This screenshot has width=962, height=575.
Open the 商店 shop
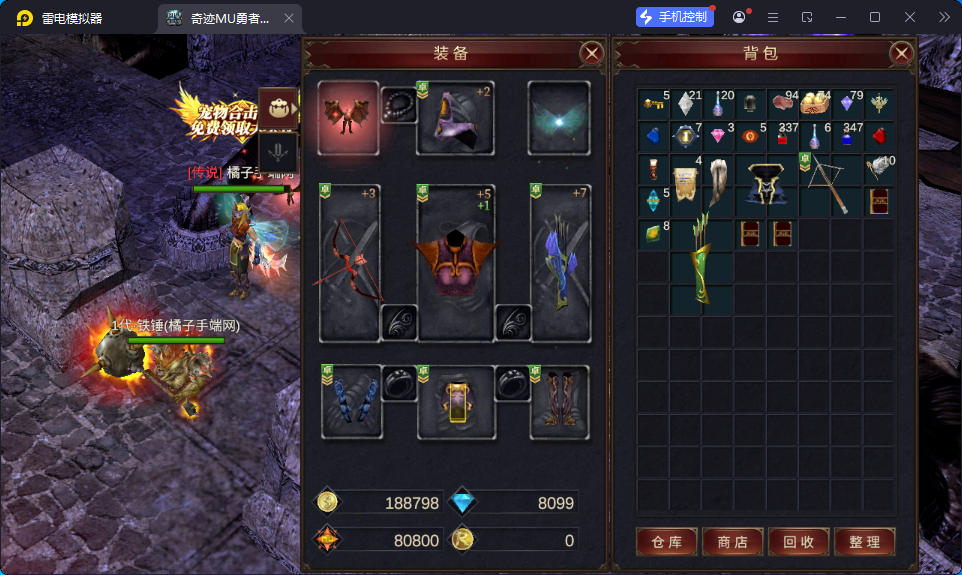[x=732, y=542]
